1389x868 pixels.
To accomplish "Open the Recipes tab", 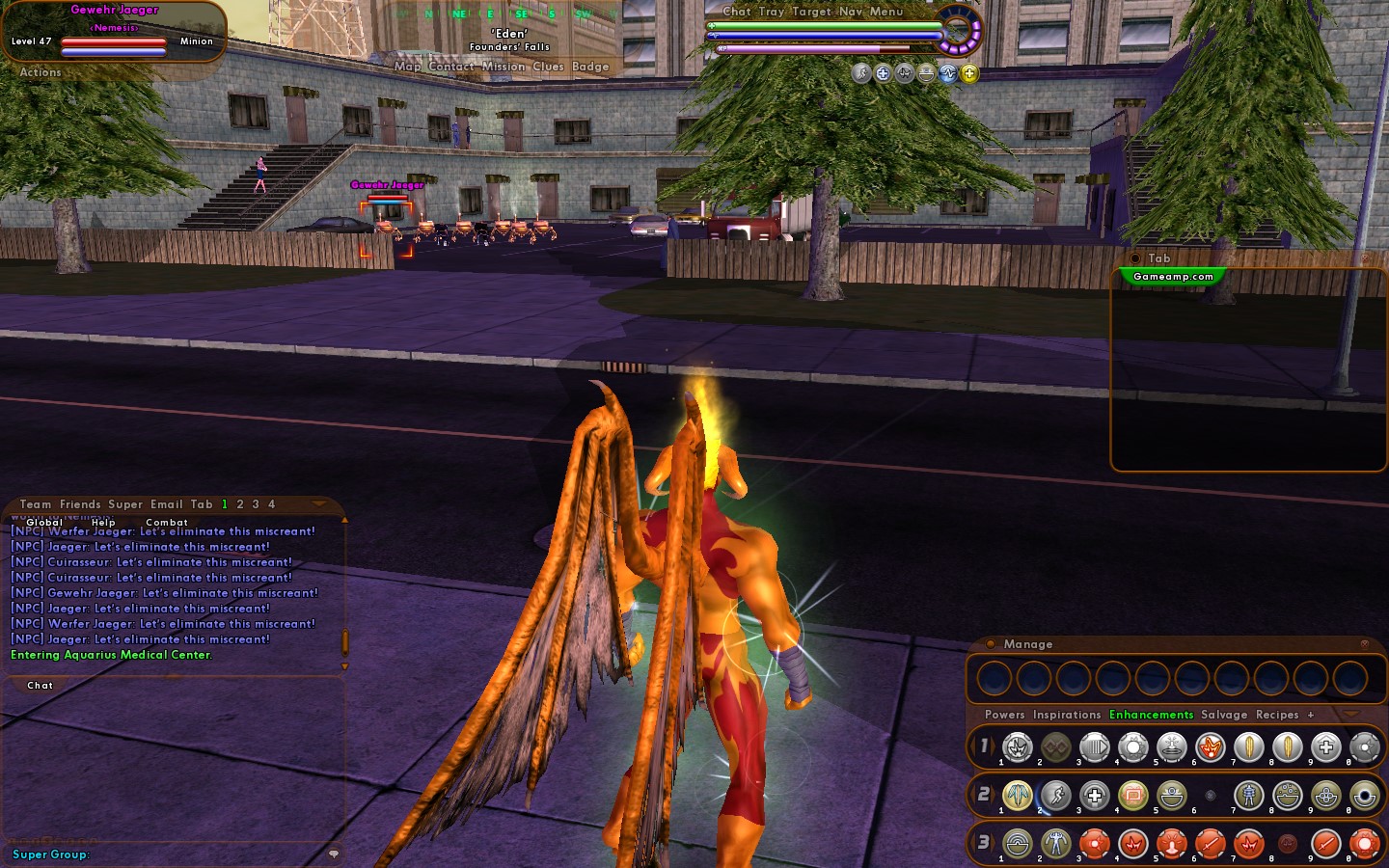I will [1277, 715].
